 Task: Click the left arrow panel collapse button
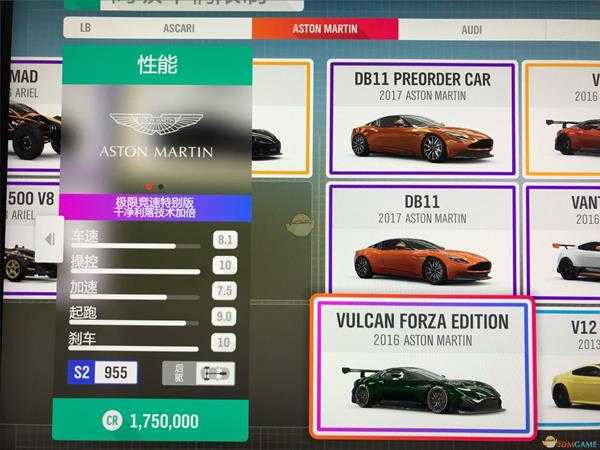point(49,239)
